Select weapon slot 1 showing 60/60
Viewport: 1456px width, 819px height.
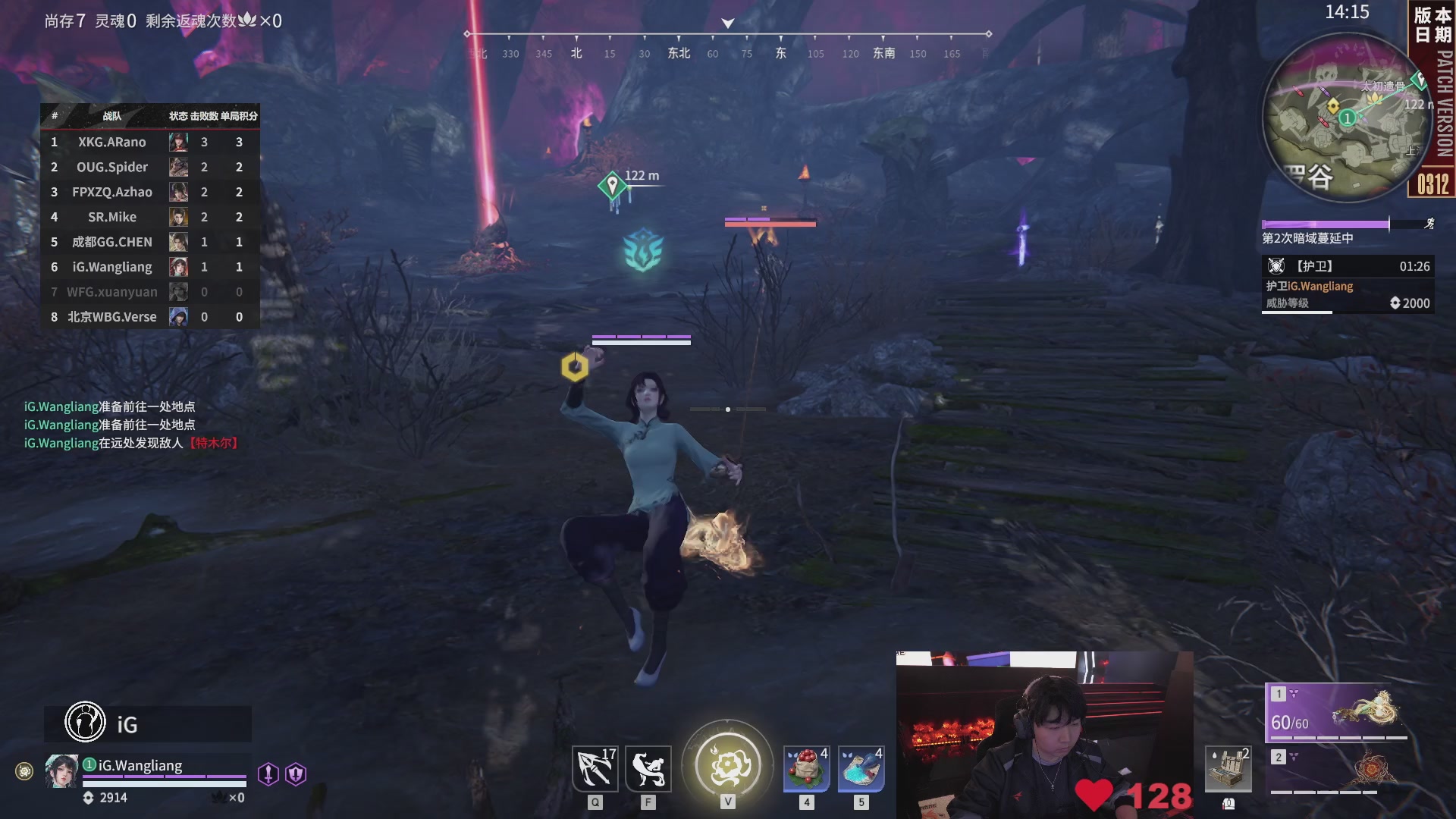pyautogui.click(x=1337, y=713)
